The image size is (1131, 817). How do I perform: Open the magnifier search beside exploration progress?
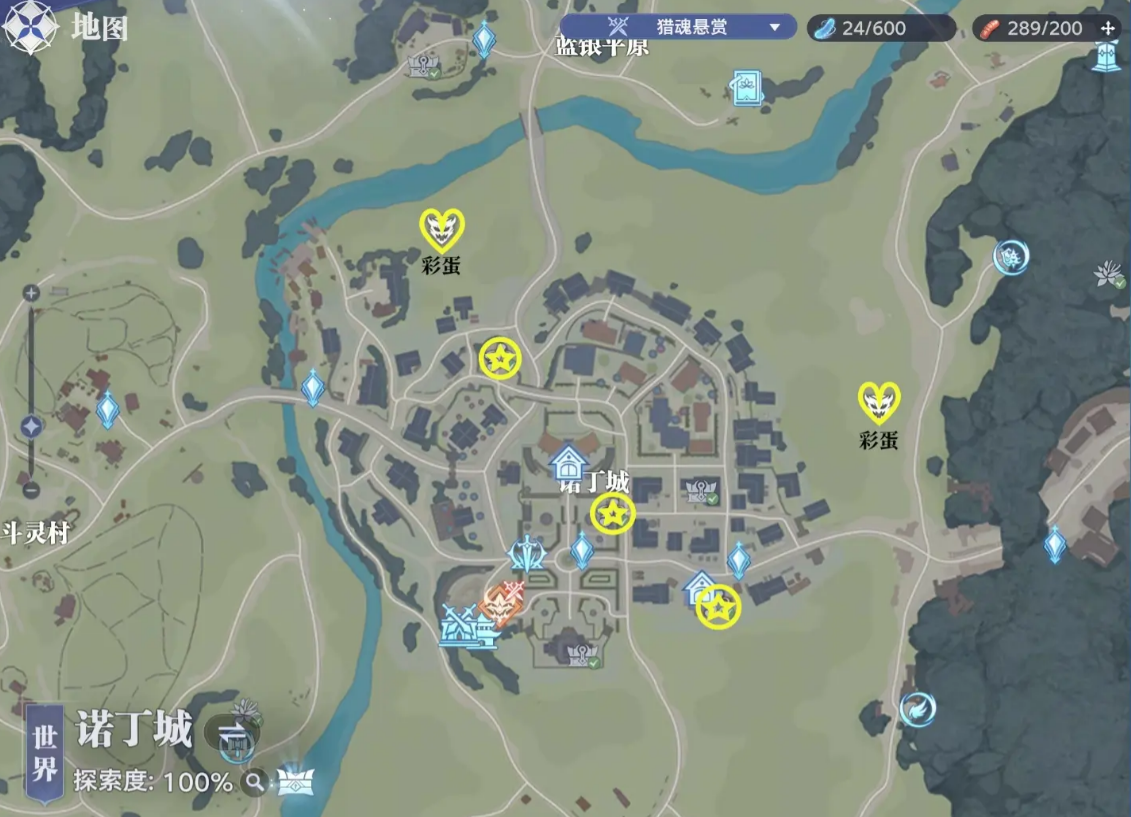click(x=256, y=781)
